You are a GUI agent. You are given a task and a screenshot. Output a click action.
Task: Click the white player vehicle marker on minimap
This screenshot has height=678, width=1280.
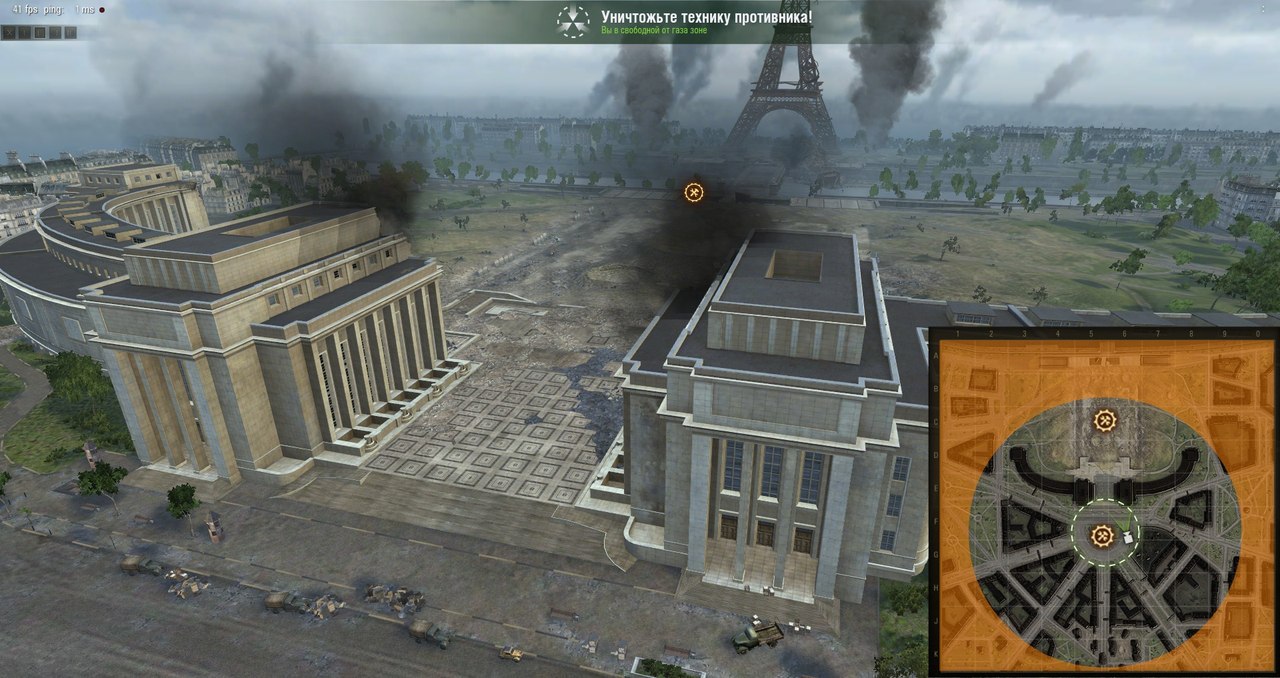pyautogui.click(x=1128, y=537)
